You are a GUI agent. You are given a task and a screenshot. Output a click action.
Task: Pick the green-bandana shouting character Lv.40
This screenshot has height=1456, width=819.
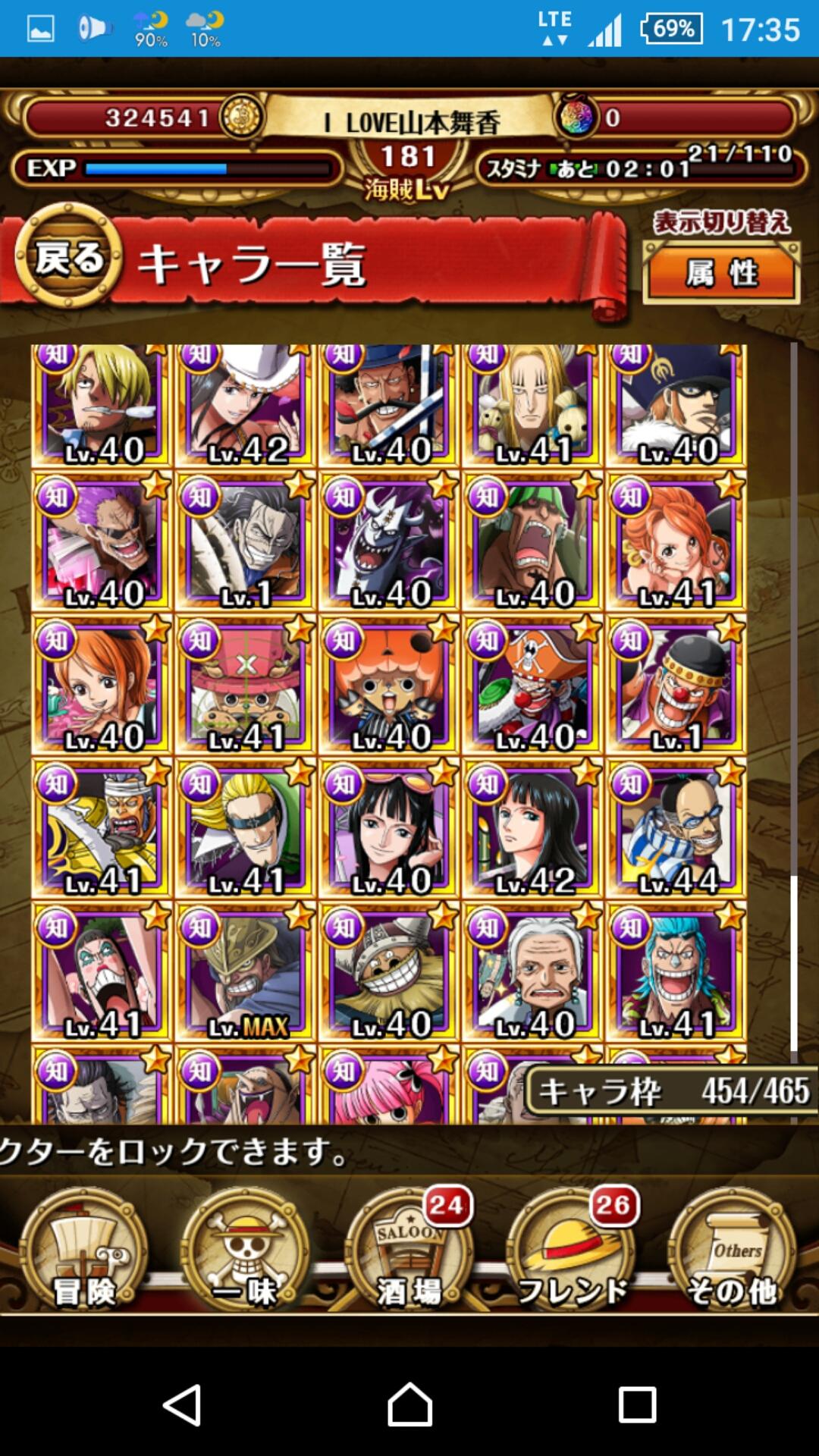(x=532, y=541)
